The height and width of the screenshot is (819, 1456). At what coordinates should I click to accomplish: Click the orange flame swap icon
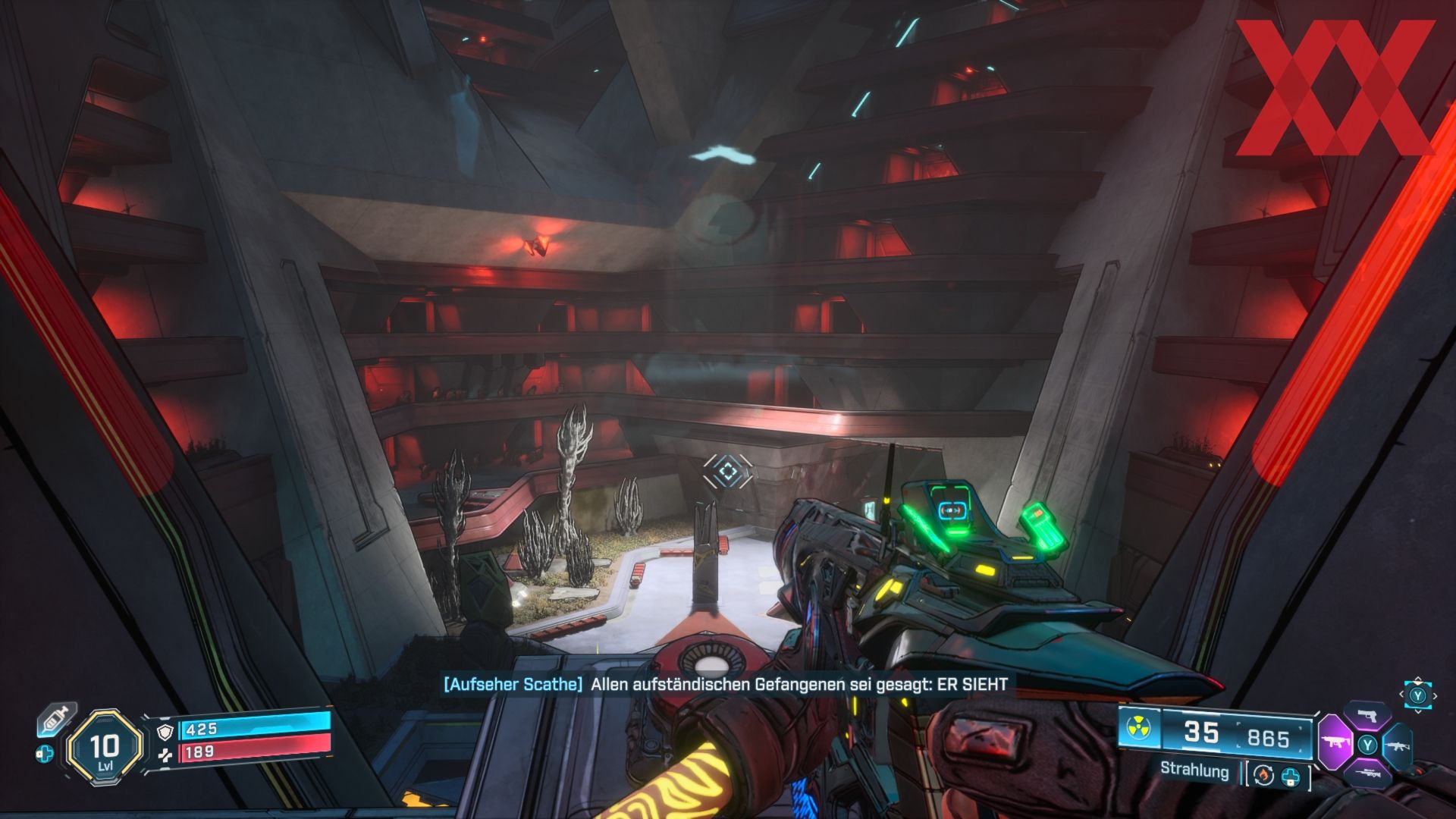pyautogui.click(x=1264, y=775)
